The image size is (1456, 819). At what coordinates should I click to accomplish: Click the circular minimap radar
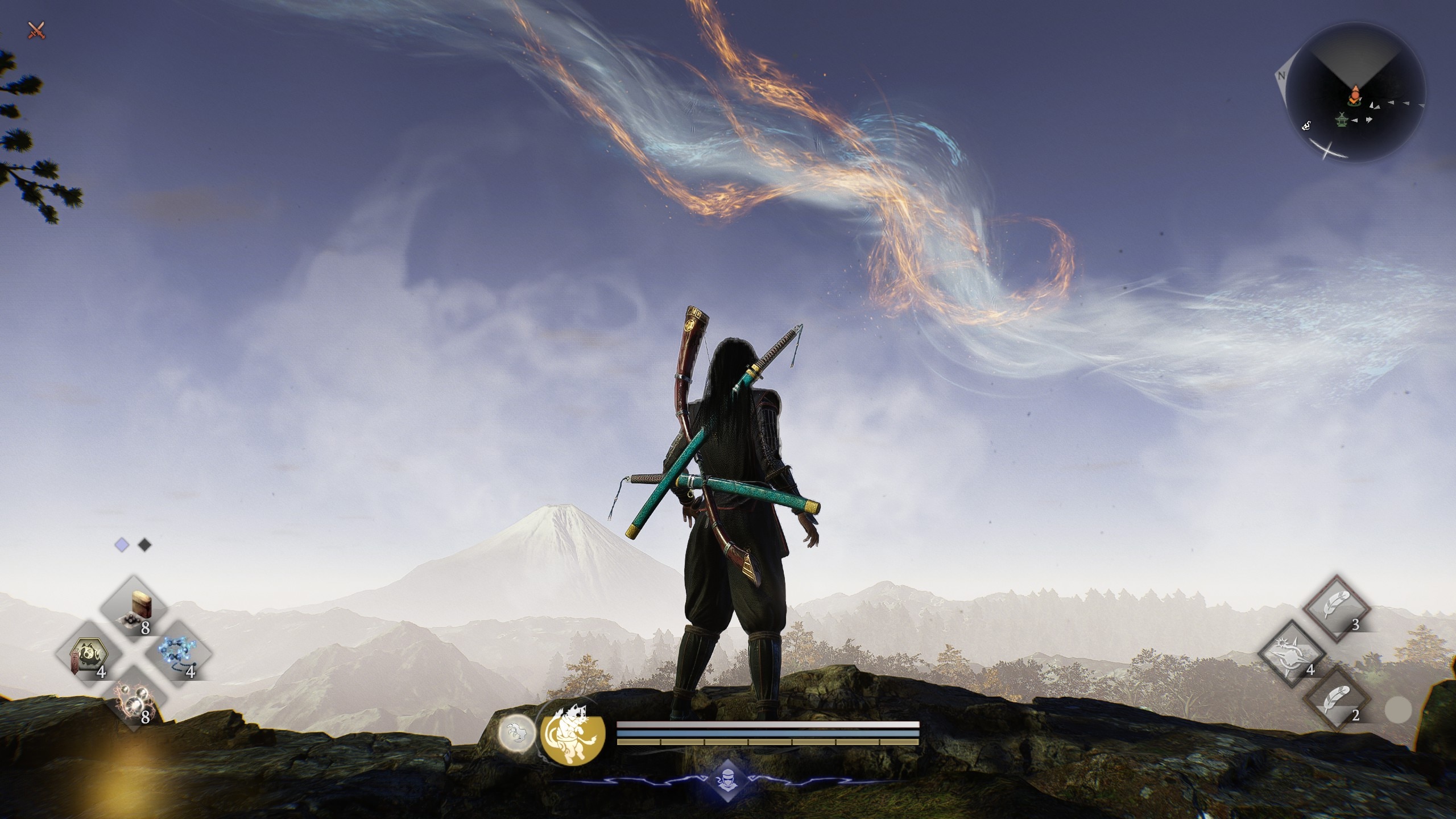coord(1355,92)
